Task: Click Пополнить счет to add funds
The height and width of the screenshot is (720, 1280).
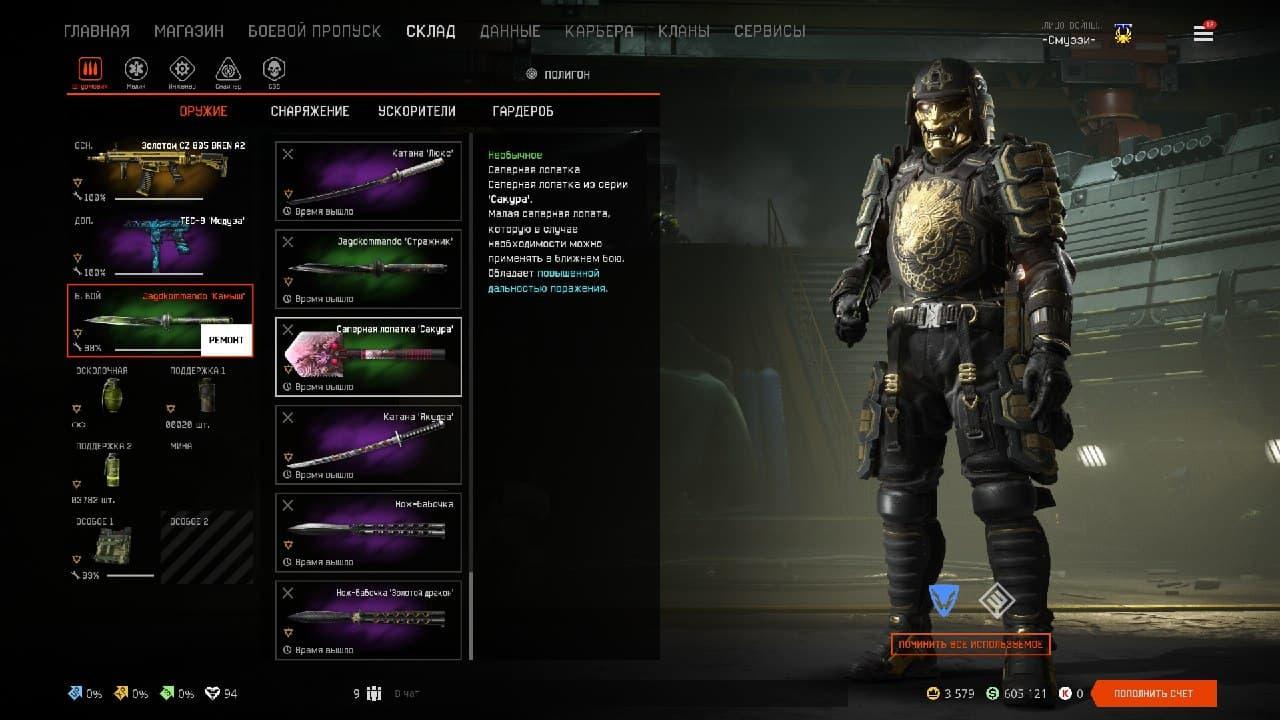Action: click(x=1154, y=693)
